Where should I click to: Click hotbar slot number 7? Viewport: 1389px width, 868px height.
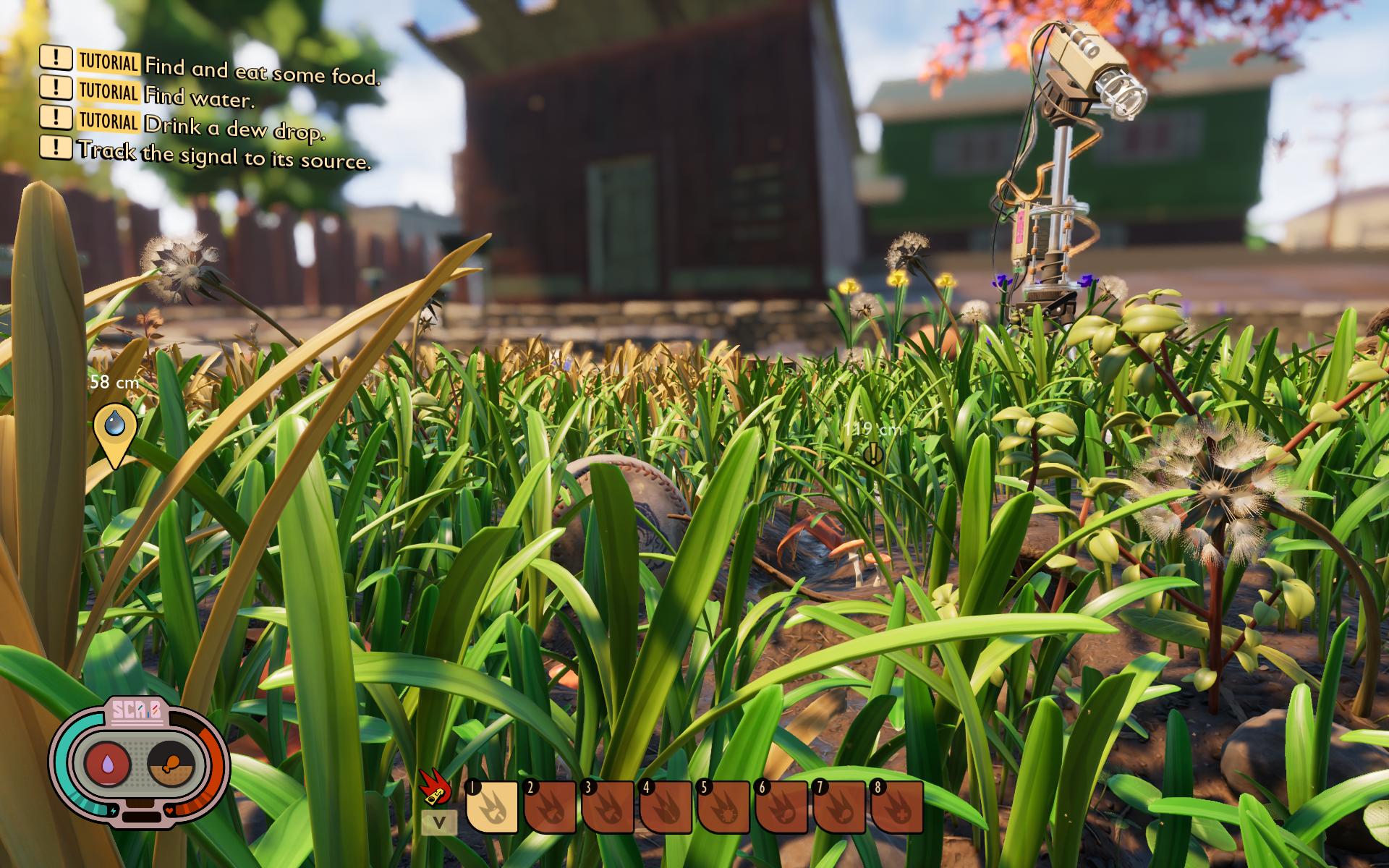(x=840, y=807)
